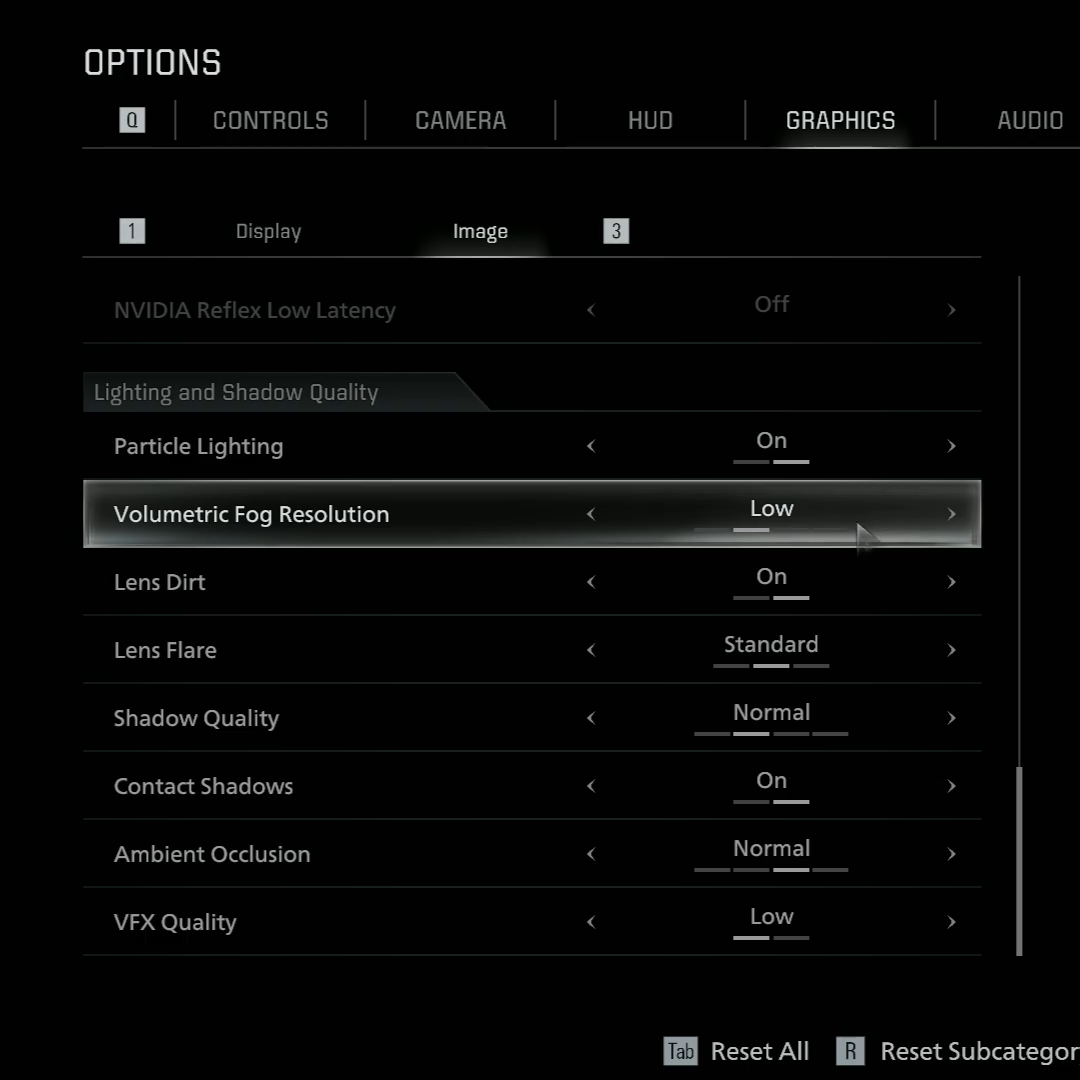Image resolution: width=1080 pixels, height=1080 pixels.
Task: Select the HUD tab
Action: [x=650, y=121]
